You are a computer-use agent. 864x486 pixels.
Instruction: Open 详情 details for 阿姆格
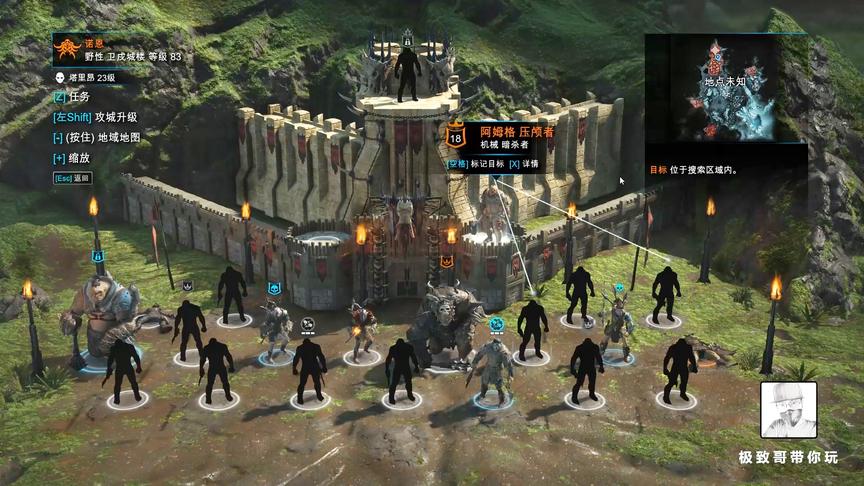[x=524, y=163]
